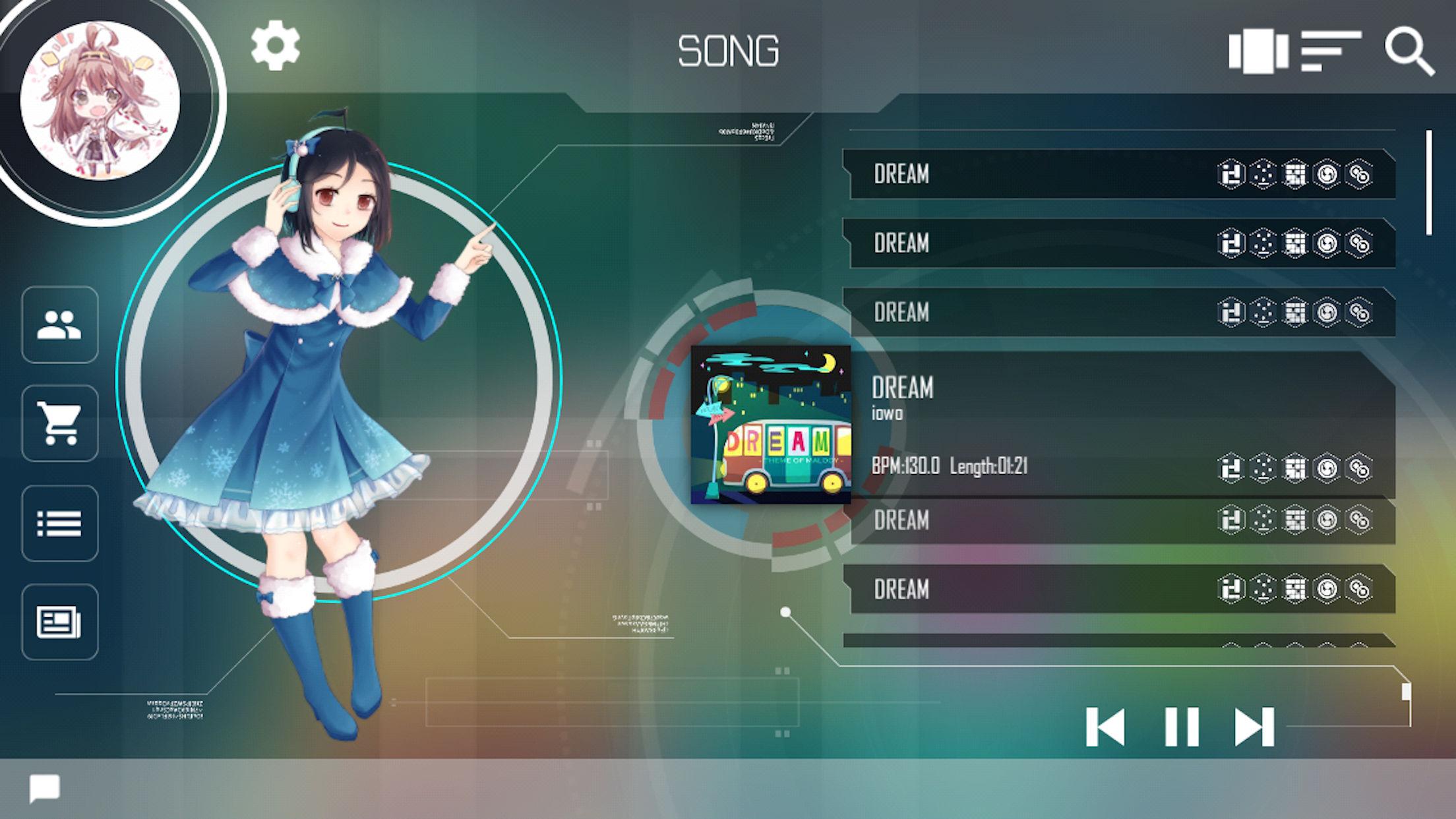This screenshot has height=819, width=1456.
Task: Open the settings gear at top left
Action: [x=275, y=47]
